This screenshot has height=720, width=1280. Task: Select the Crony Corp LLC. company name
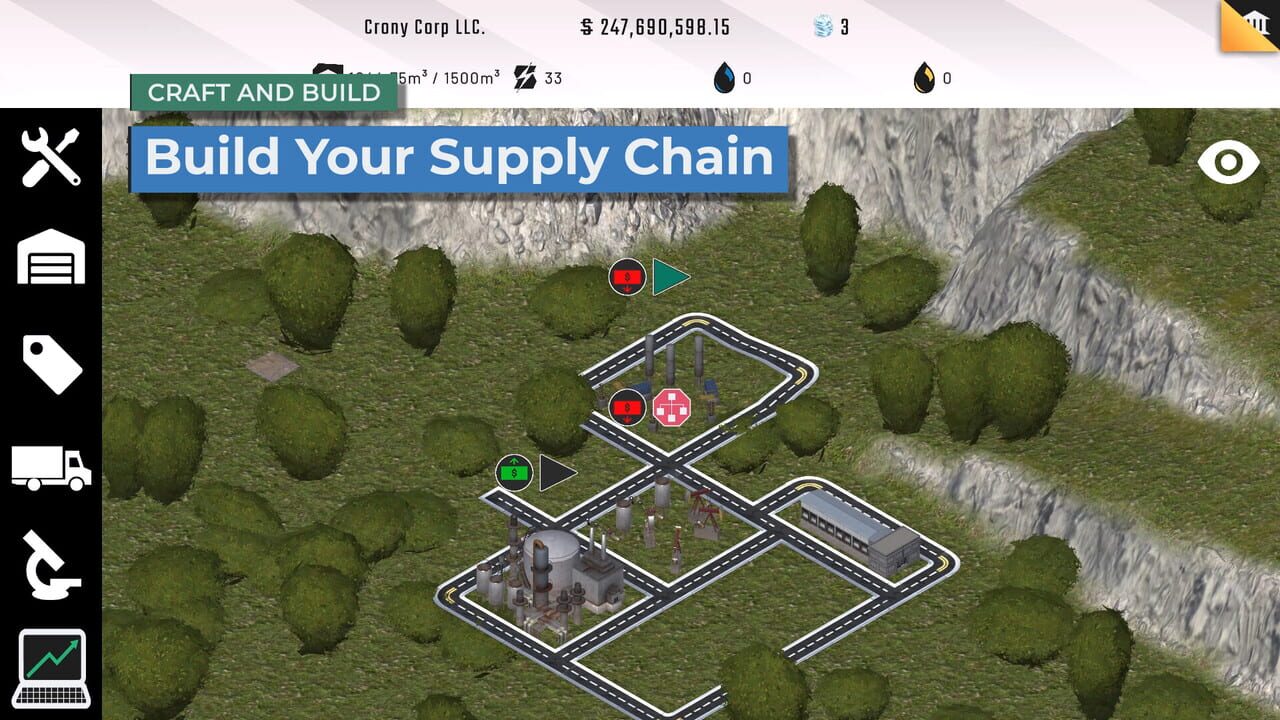click(x=425, y=27)
